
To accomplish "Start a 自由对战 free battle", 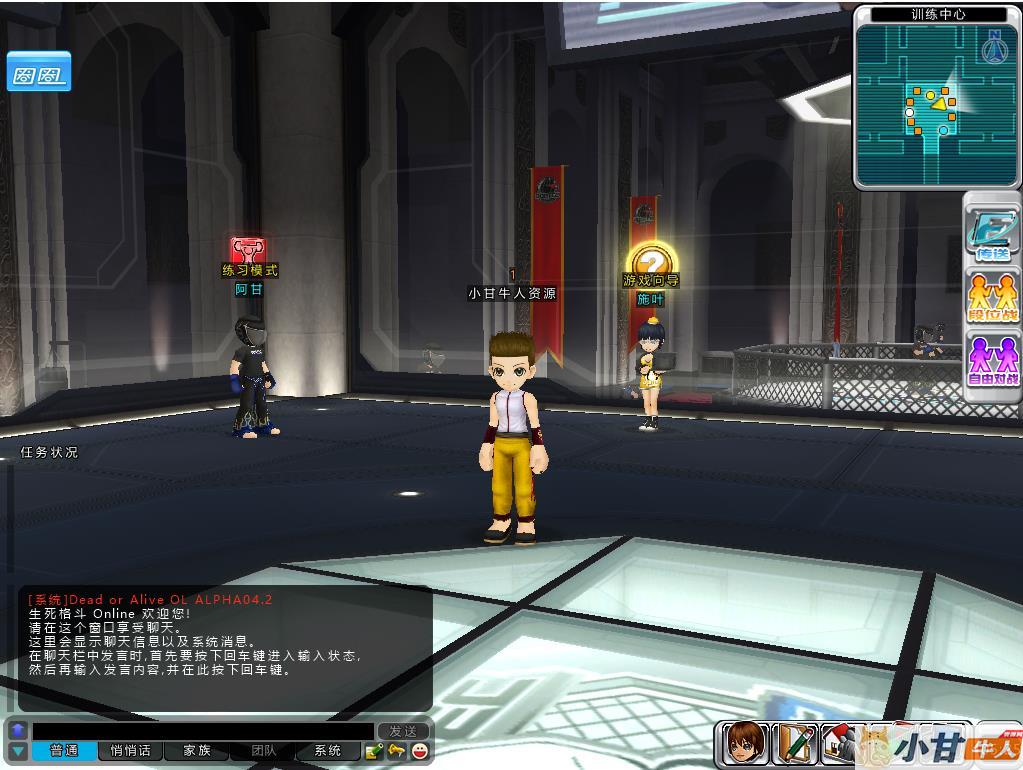I will pos(992,360).
